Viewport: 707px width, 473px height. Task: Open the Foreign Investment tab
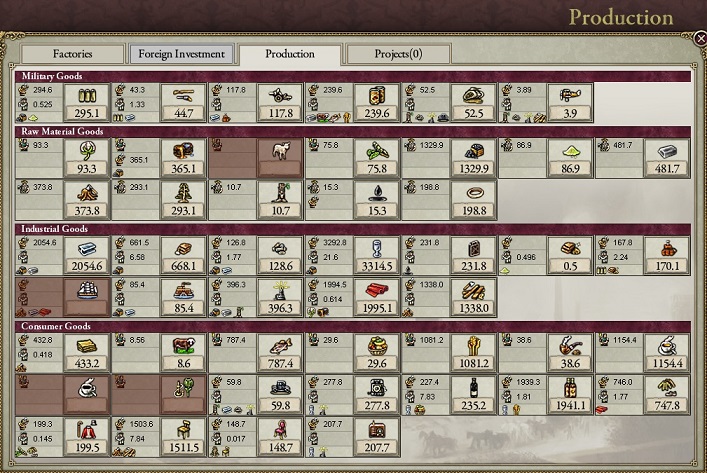pos(182,54)
